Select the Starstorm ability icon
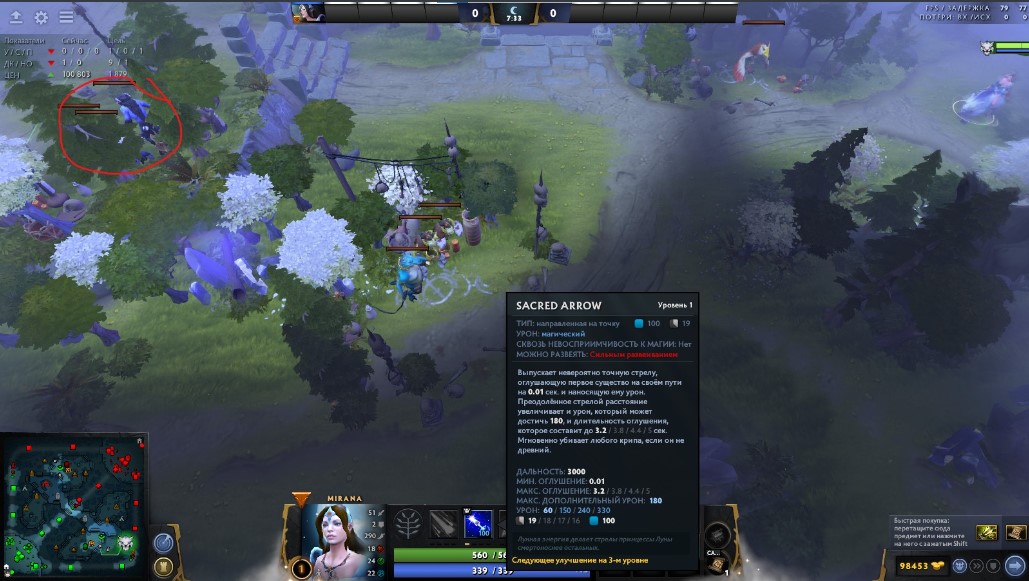 pyautogui.click(x=443, y=523)
